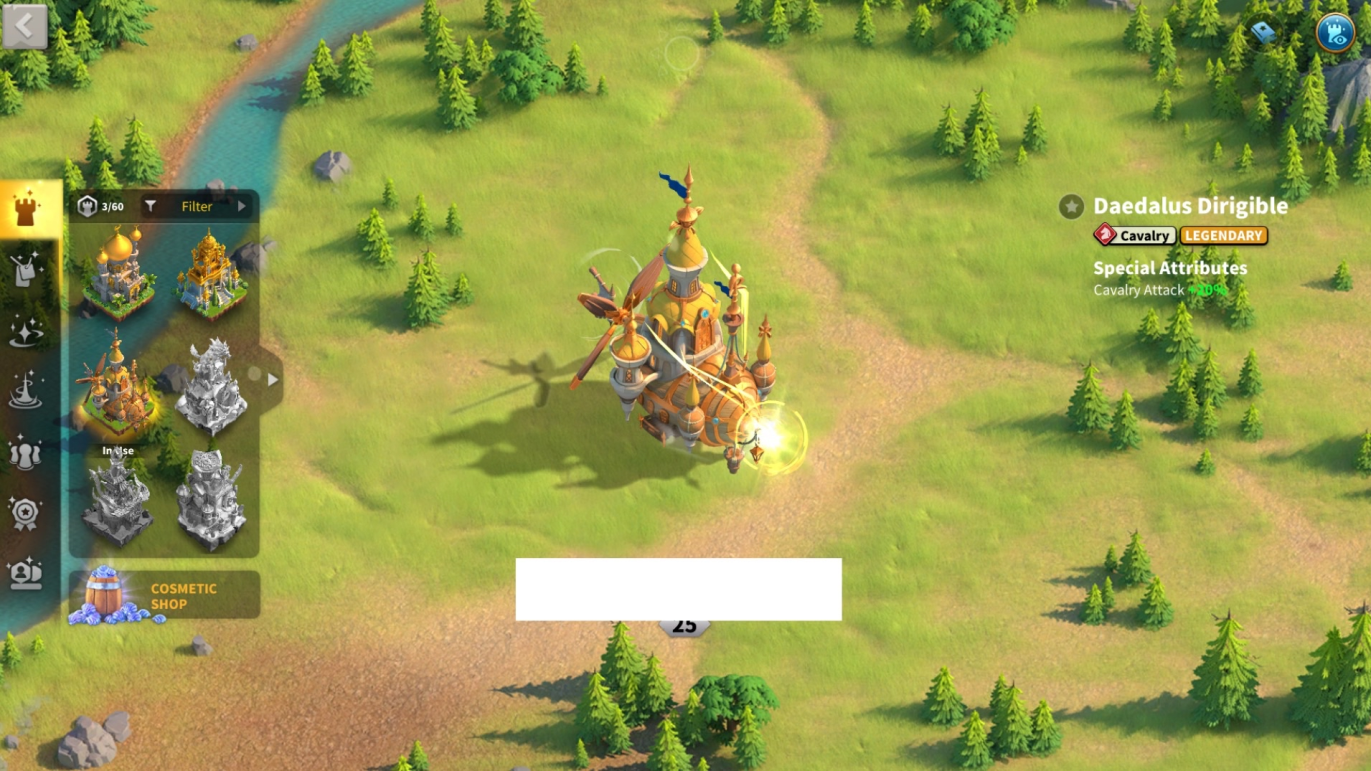Switch to the portrait frame cosmetics tab

pos(26,574)
